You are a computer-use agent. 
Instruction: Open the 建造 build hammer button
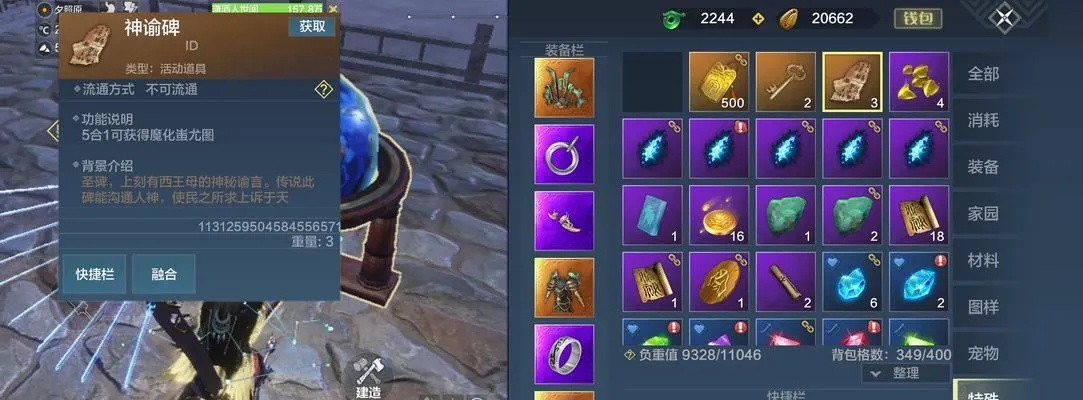(x=368, y=374)
